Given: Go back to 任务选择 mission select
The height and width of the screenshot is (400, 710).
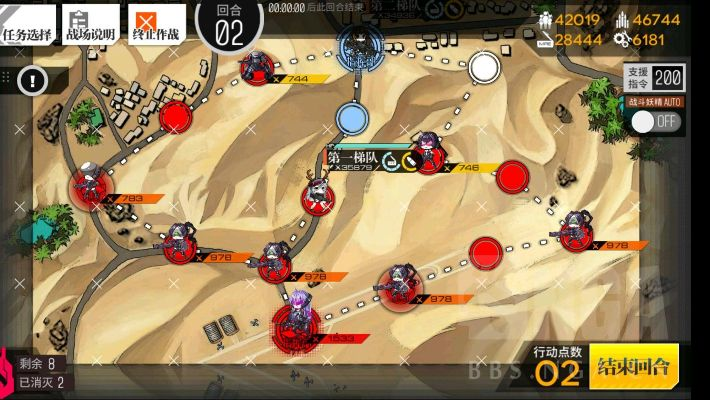Looking at the screenshot, I should click(28, 24).
